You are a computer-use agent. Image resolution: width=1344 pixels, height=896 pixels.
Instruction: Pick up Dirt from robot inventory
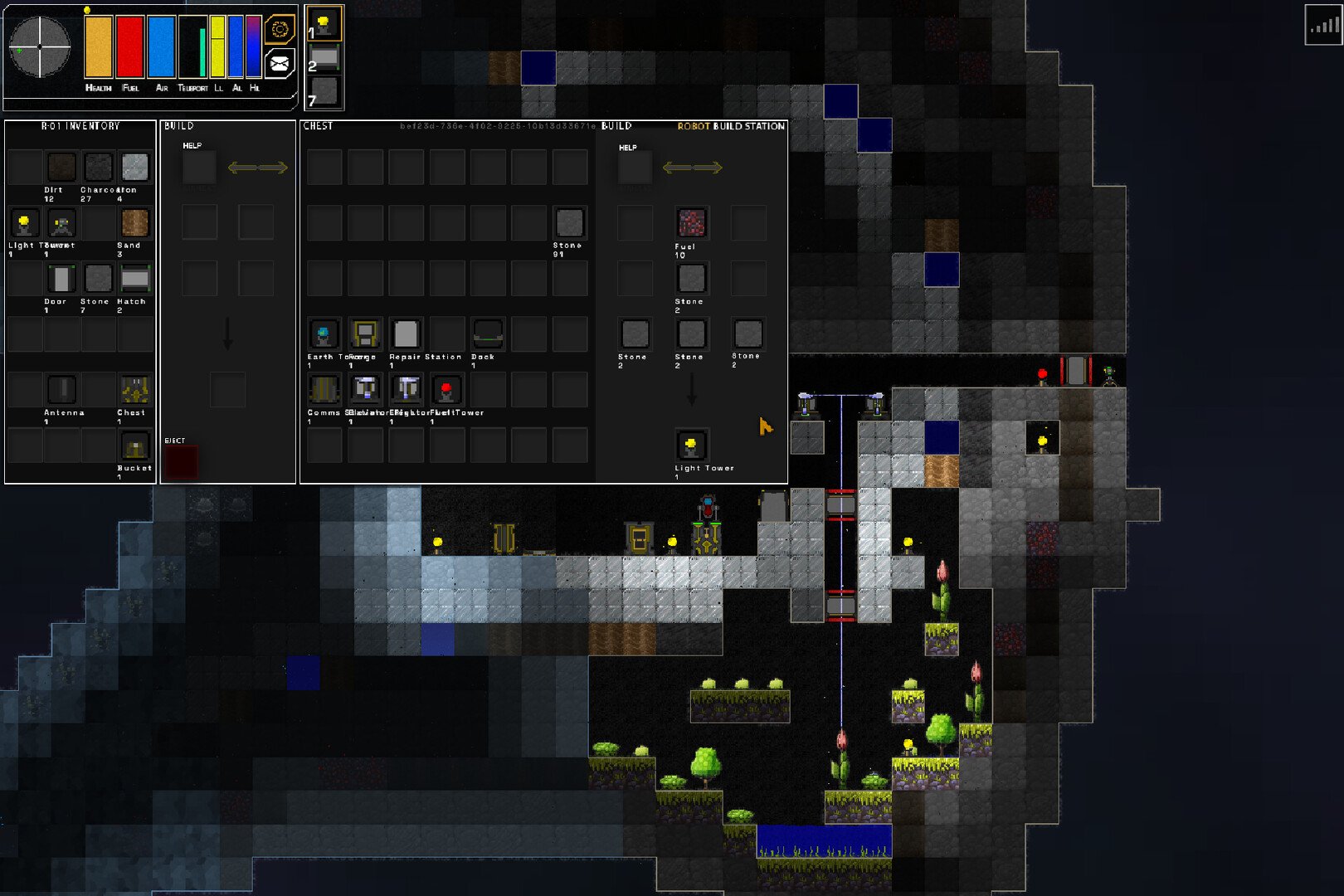pyautogui.click(x=61, y=168)
